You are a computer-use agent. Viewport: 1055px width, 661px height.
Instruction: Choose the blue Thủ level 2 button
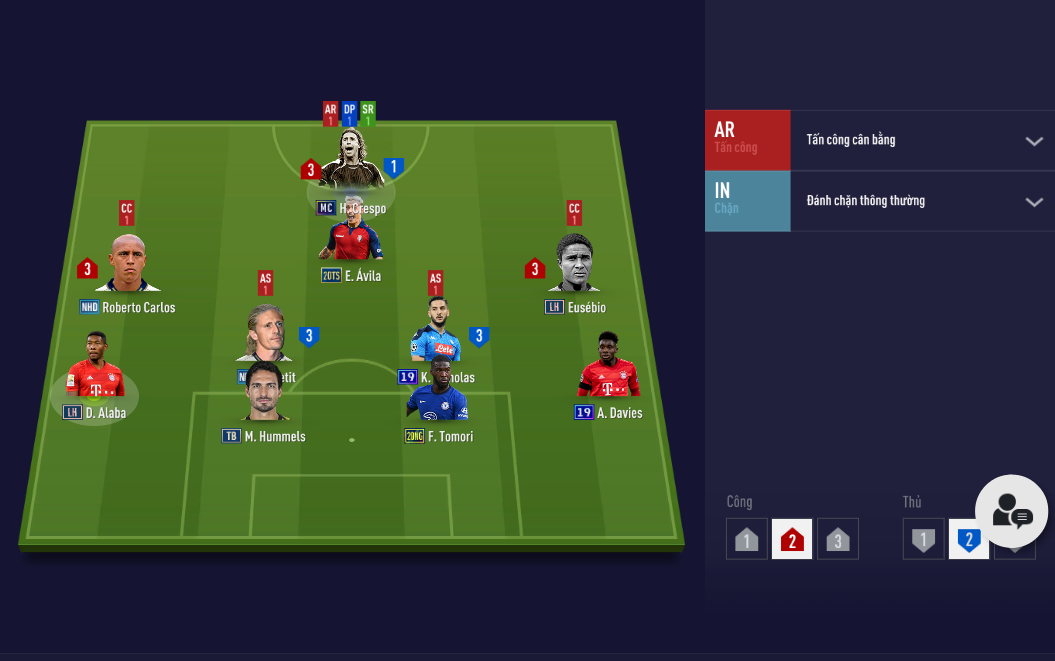tap(968, 539)
